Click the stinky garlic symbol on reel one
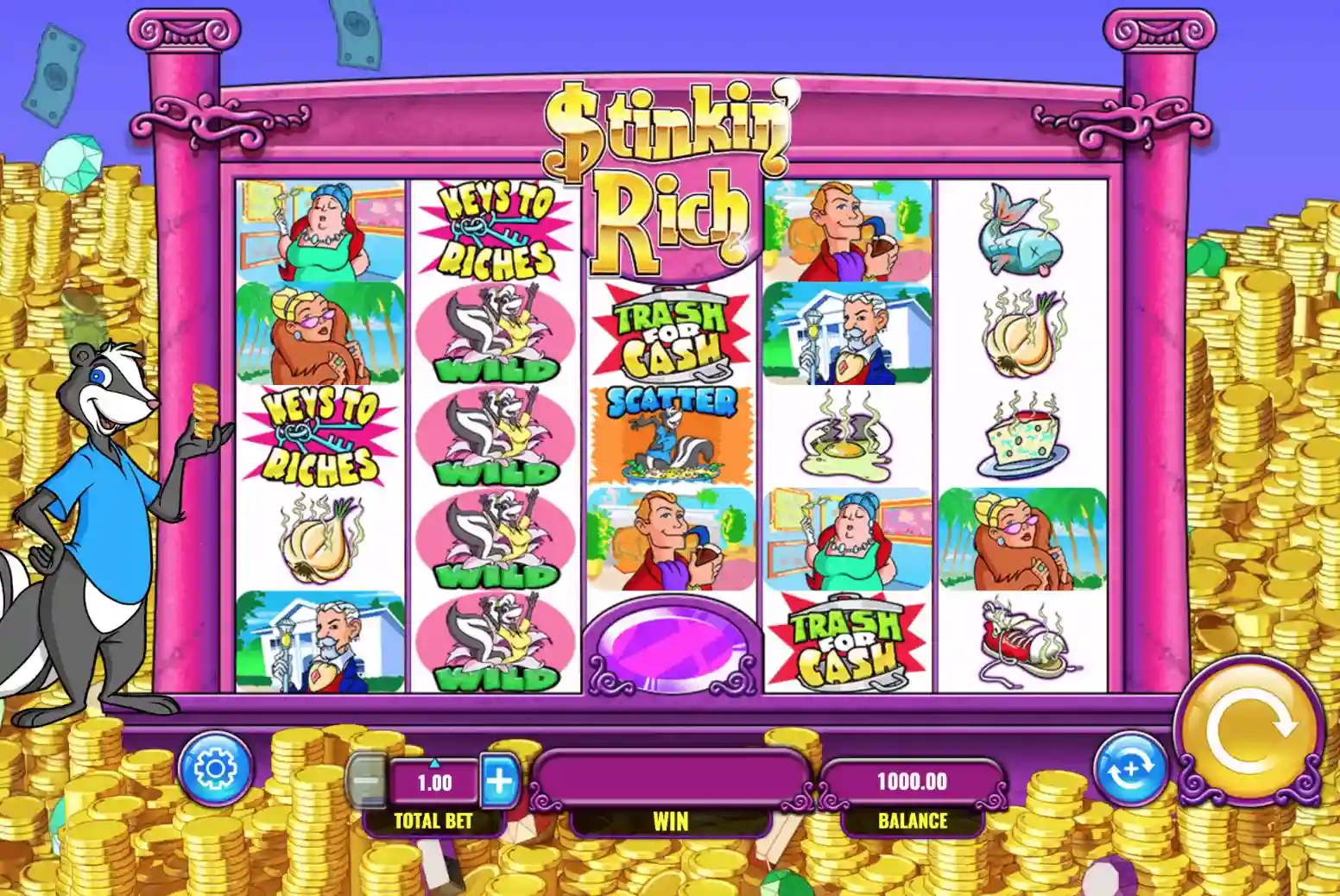 (x=319, y=539)
